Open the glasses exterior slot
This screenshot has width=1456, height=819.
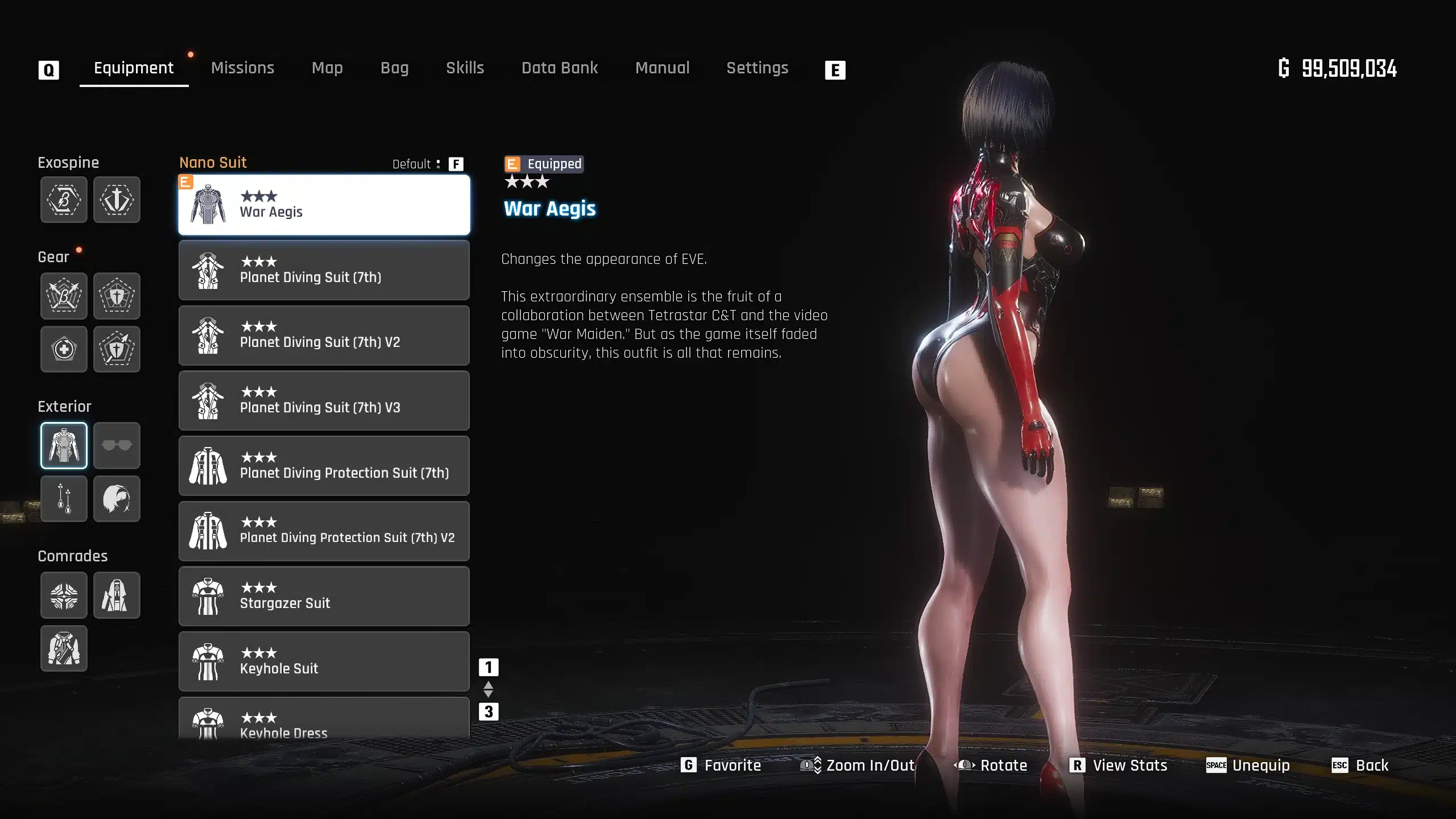pyautogui.click(x=117, y=445)
